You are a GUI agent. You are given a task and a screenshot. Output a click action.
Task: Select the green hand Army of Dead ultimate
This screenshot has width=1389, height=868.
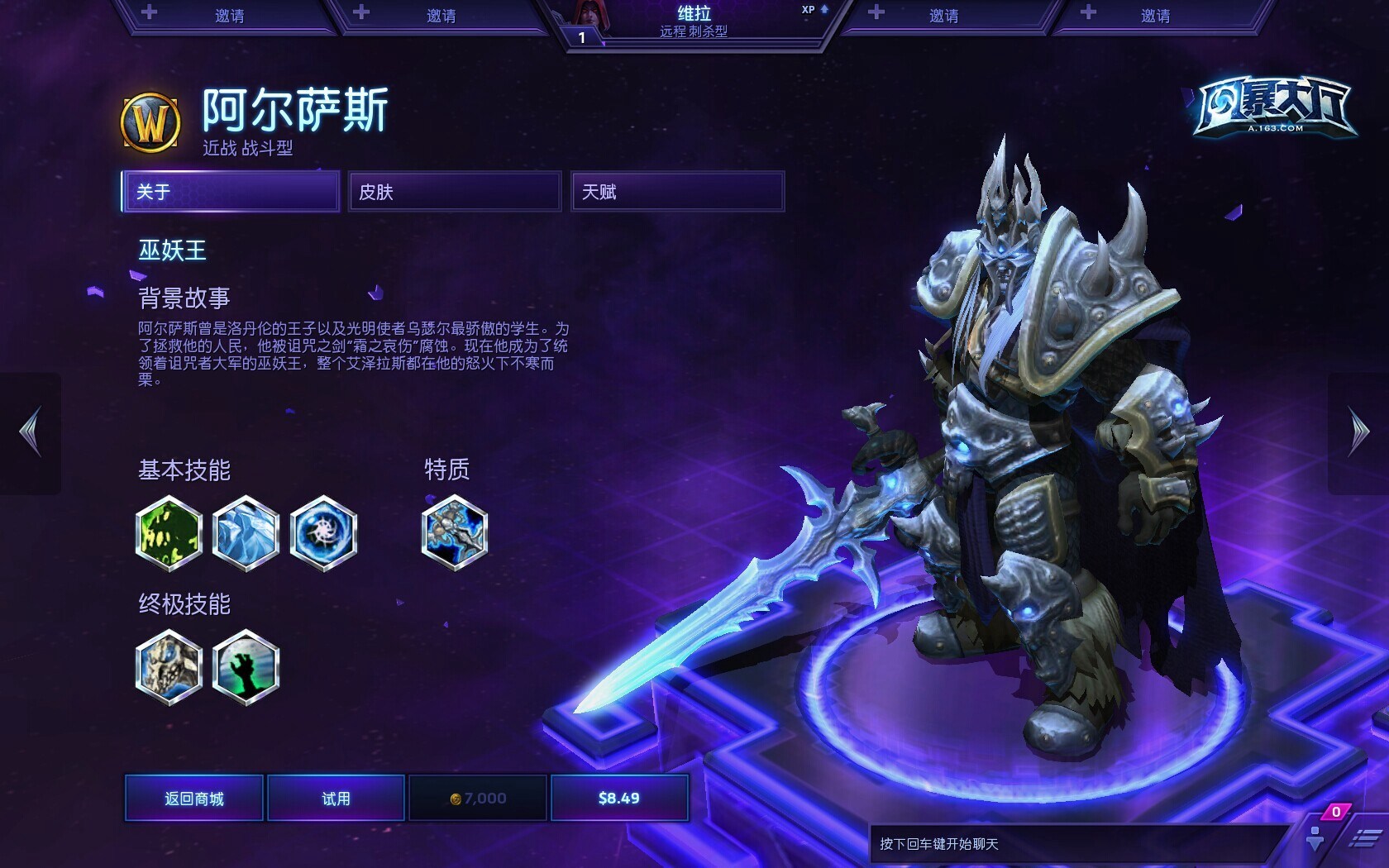pos(246,667)
